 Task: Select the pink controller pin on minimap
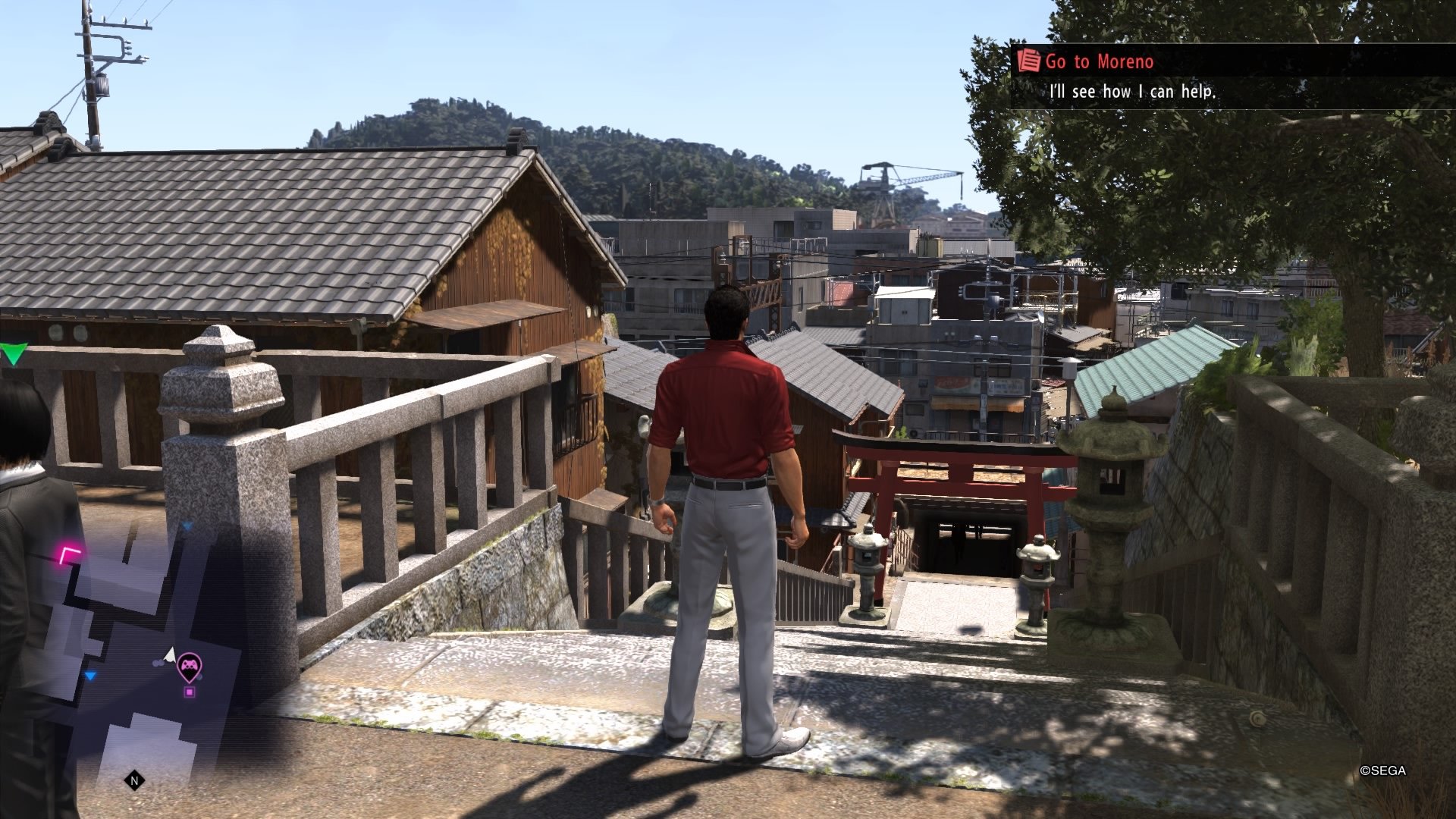(x=190, y=664)
